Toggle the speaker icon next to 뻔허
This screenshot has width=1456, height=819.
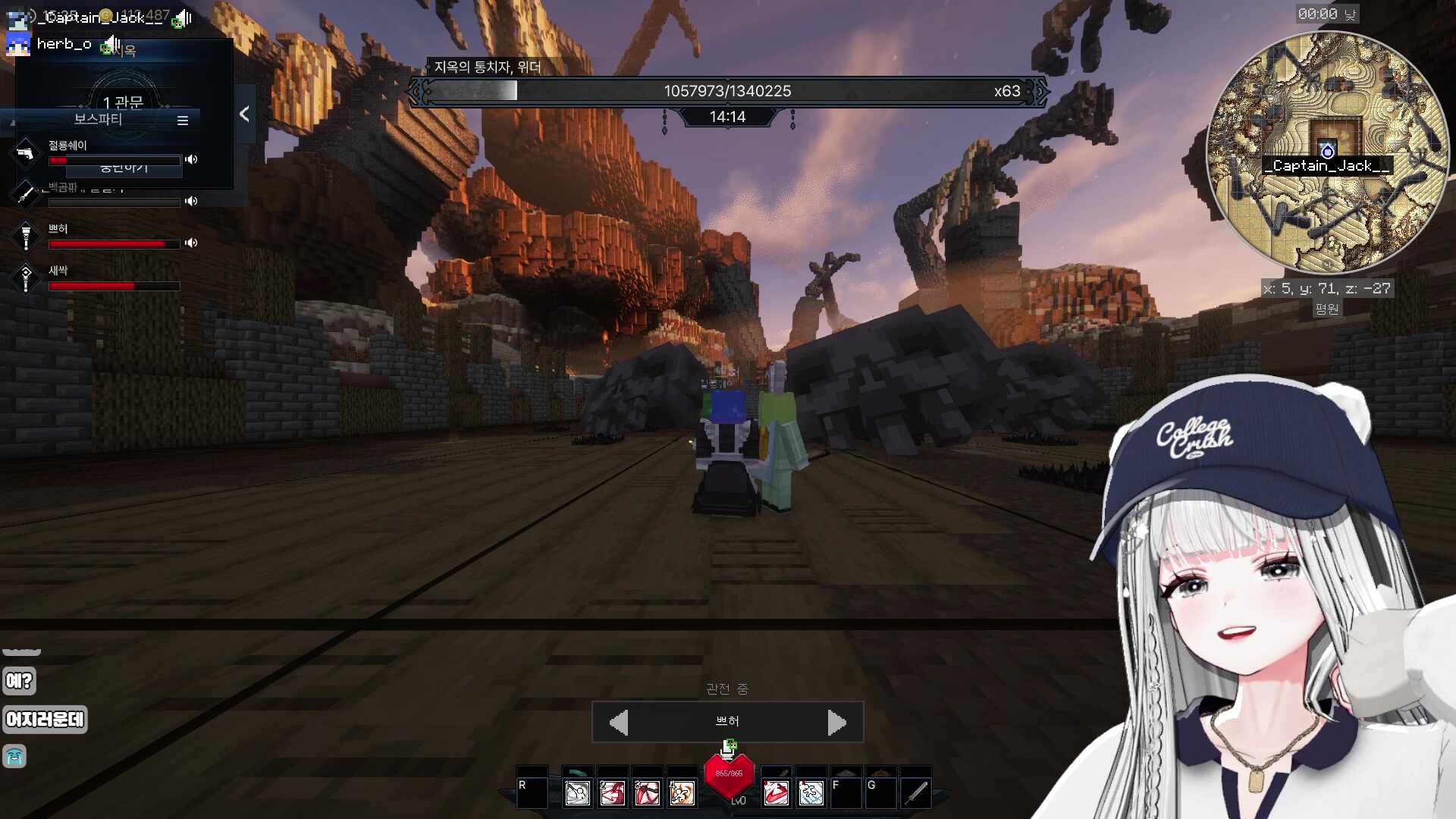191,243
